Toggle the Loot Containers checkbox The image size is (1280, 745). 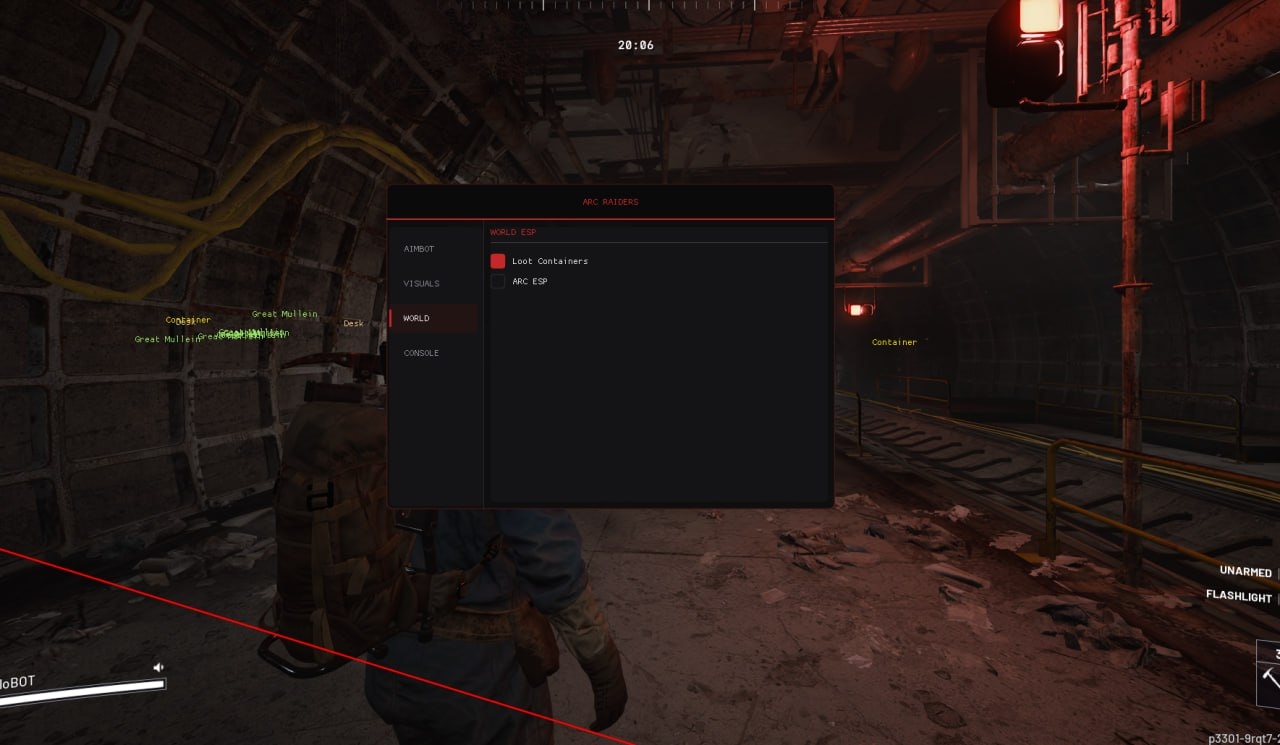tap(498, 261)
